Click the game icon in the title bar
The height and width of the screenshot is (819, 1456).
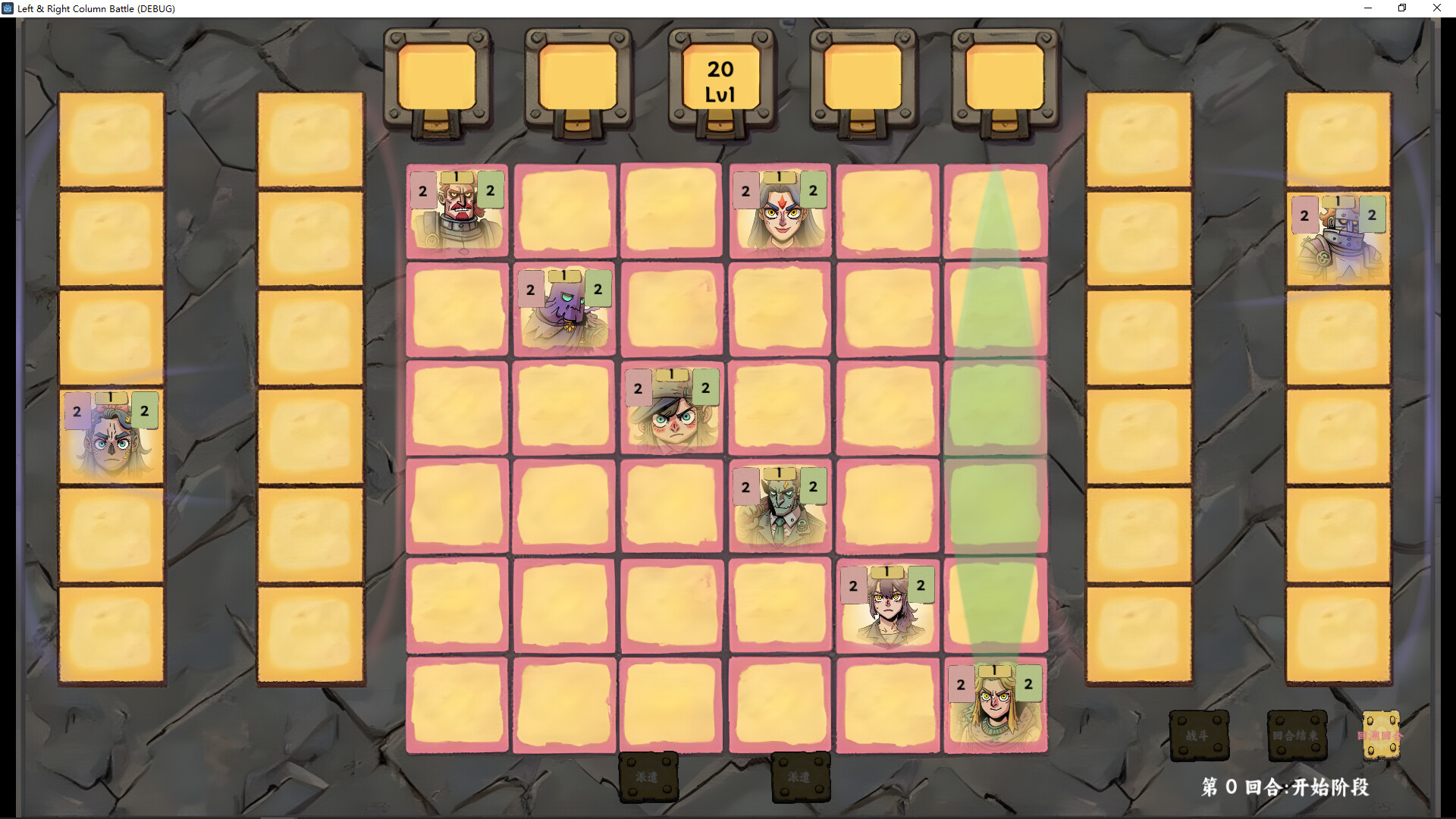click(x=8, y=8)
